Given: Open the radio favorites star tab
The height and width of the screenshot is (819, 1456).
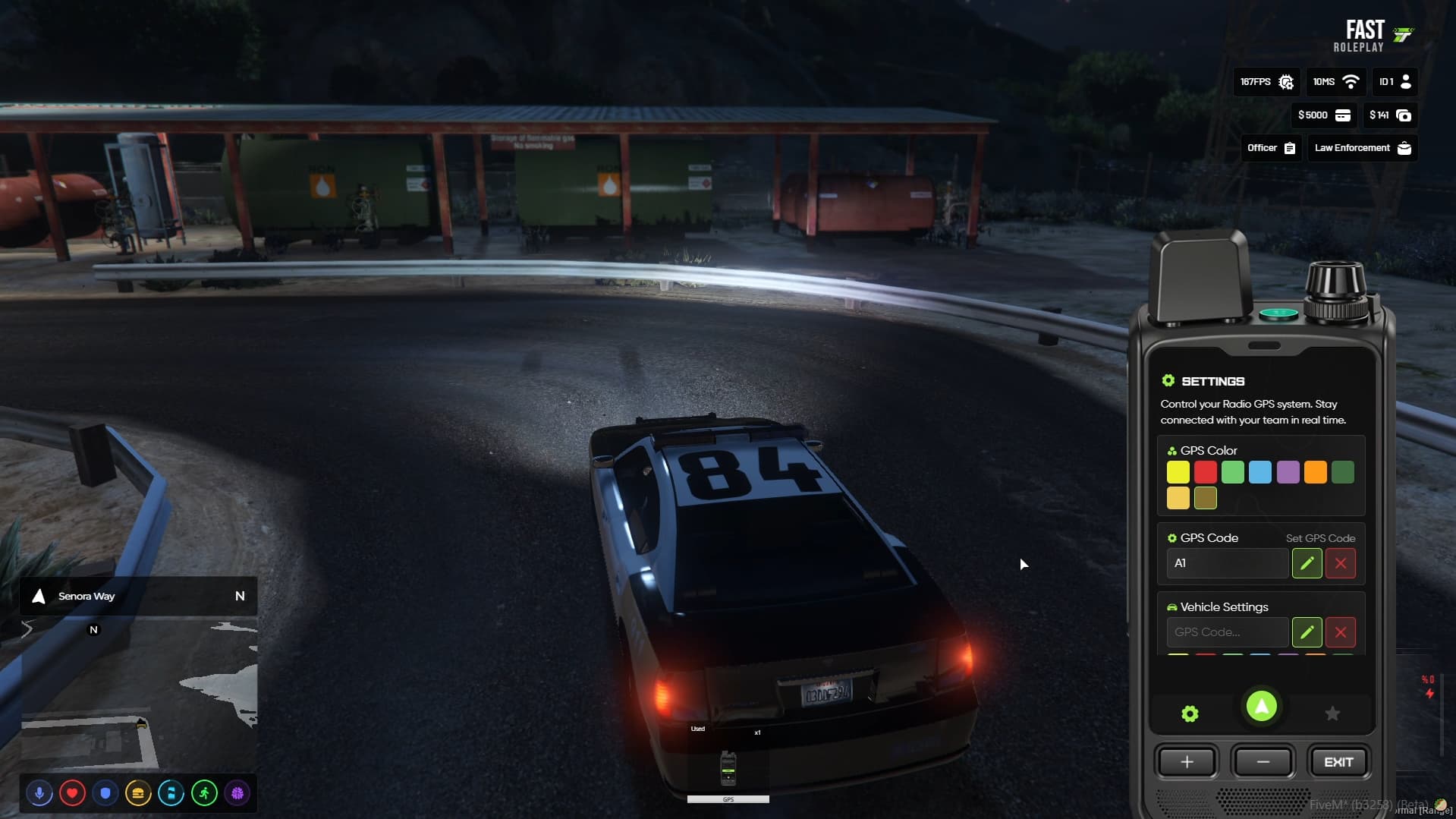Looking at the screenshot, I should (x=1332, y=713).
